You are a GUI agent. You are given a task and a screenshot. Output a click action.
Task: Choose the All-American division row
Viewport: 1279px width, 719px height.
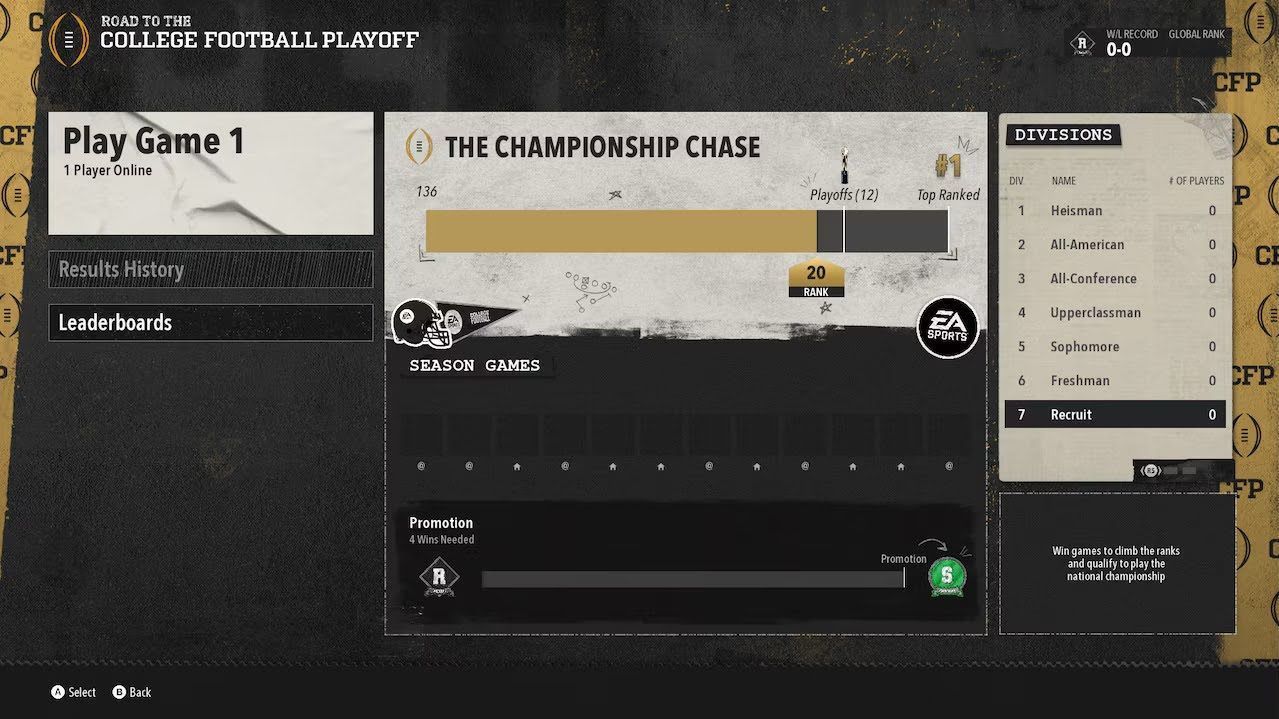tap(1115, 245)
